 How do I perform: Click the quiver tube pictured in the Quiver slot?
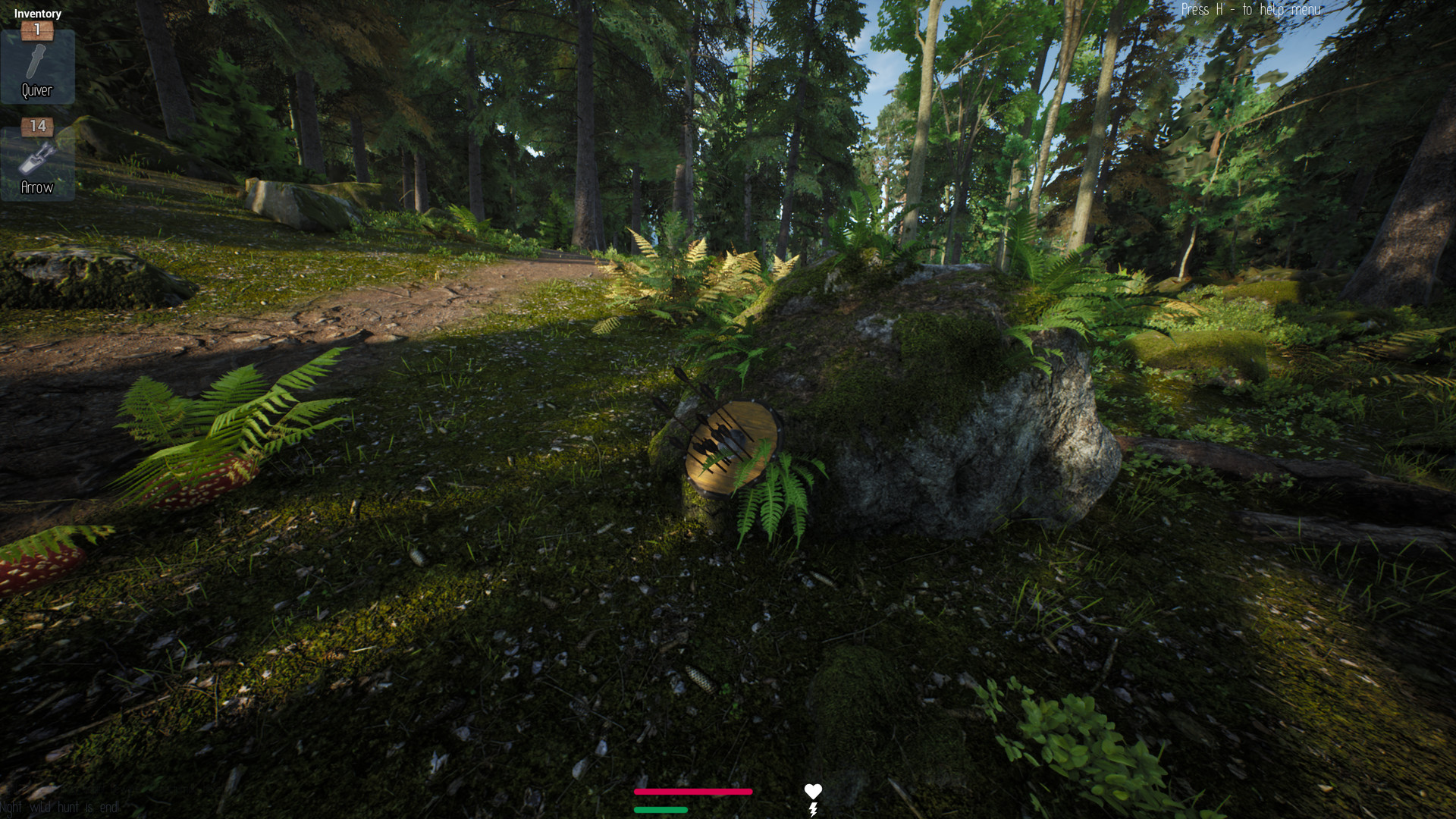point(38,59)
